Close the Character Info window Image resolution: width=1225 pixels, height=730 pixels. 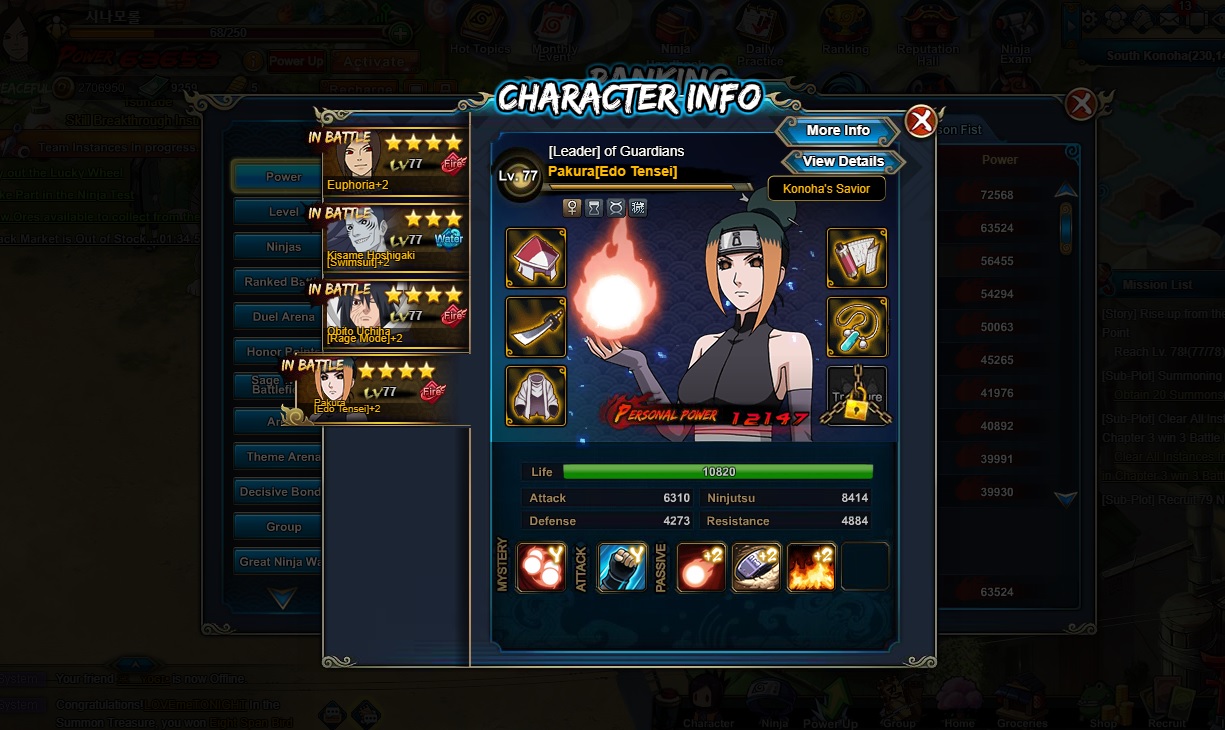click(920, 122)
